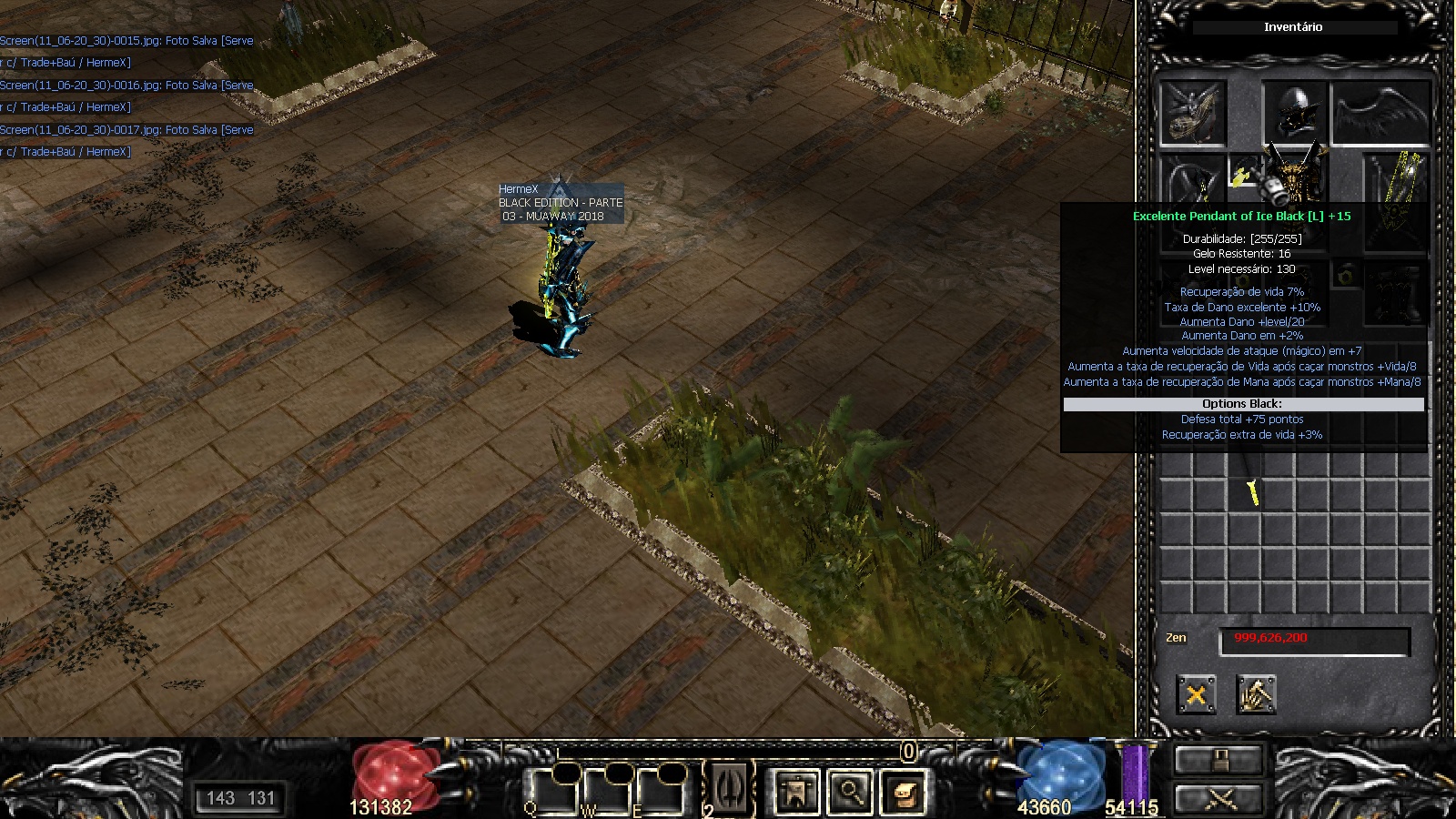1456x819 pixels.
Task: Click the magnifying glass button on the bottom bar
Action: click(850, 791)
